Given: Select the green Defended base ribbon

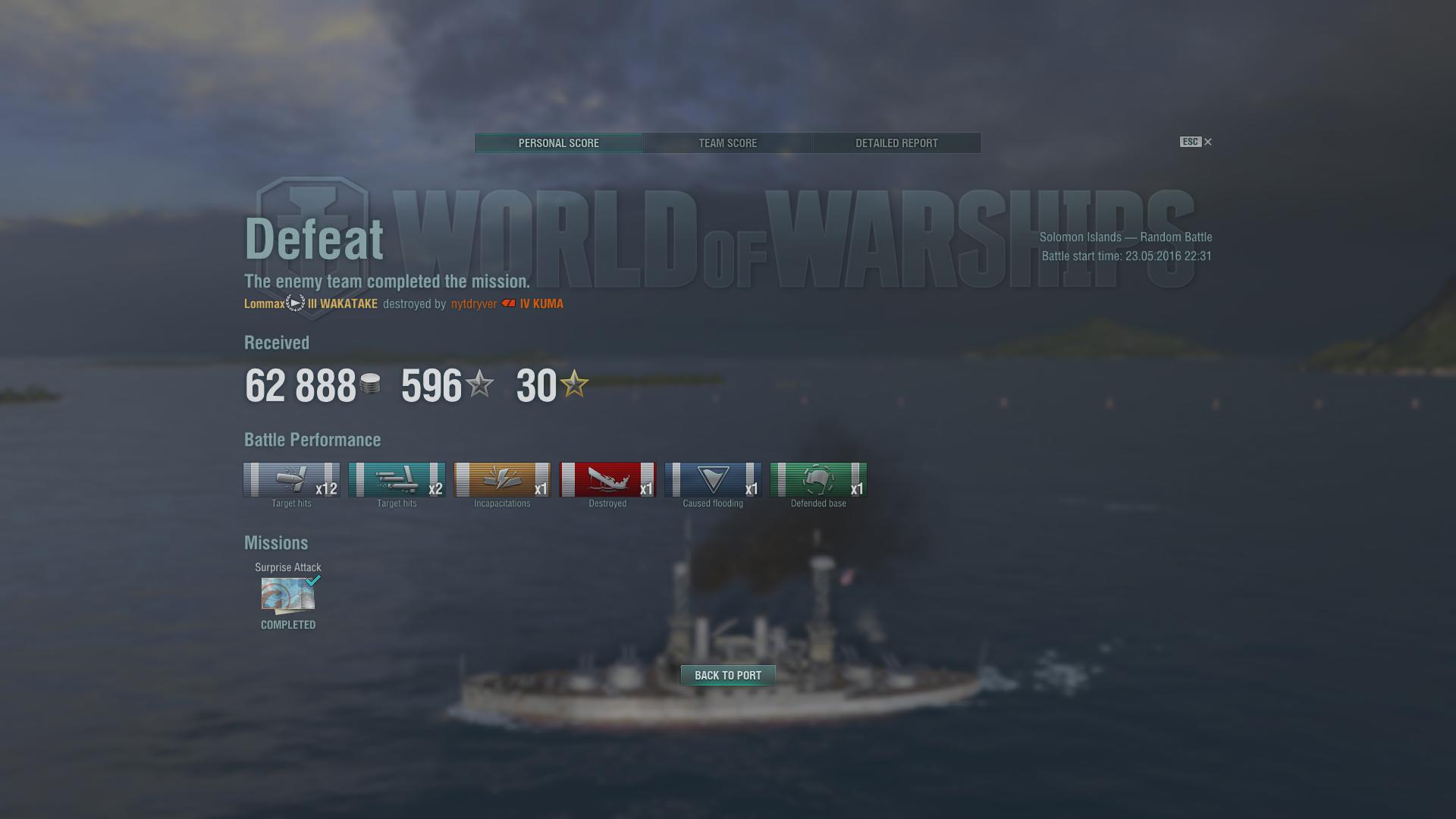Looking at the screenshot, I should click(x=818, y=480).
